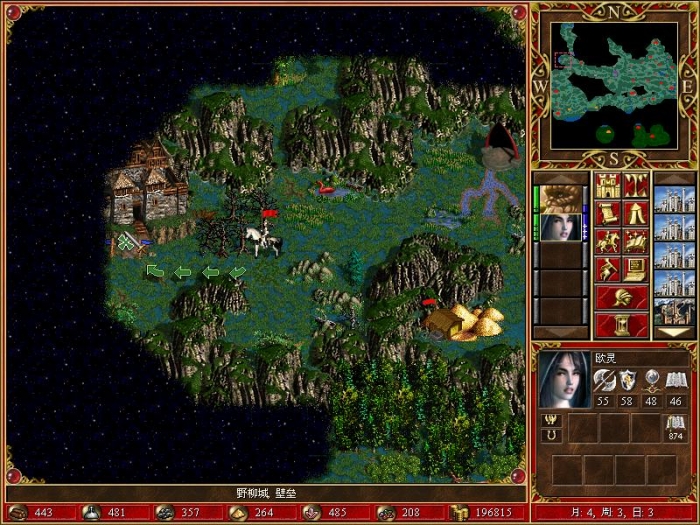The image size is (700, 525).
Task: Open the quest log scroll button
Action: tap(608, 213)
